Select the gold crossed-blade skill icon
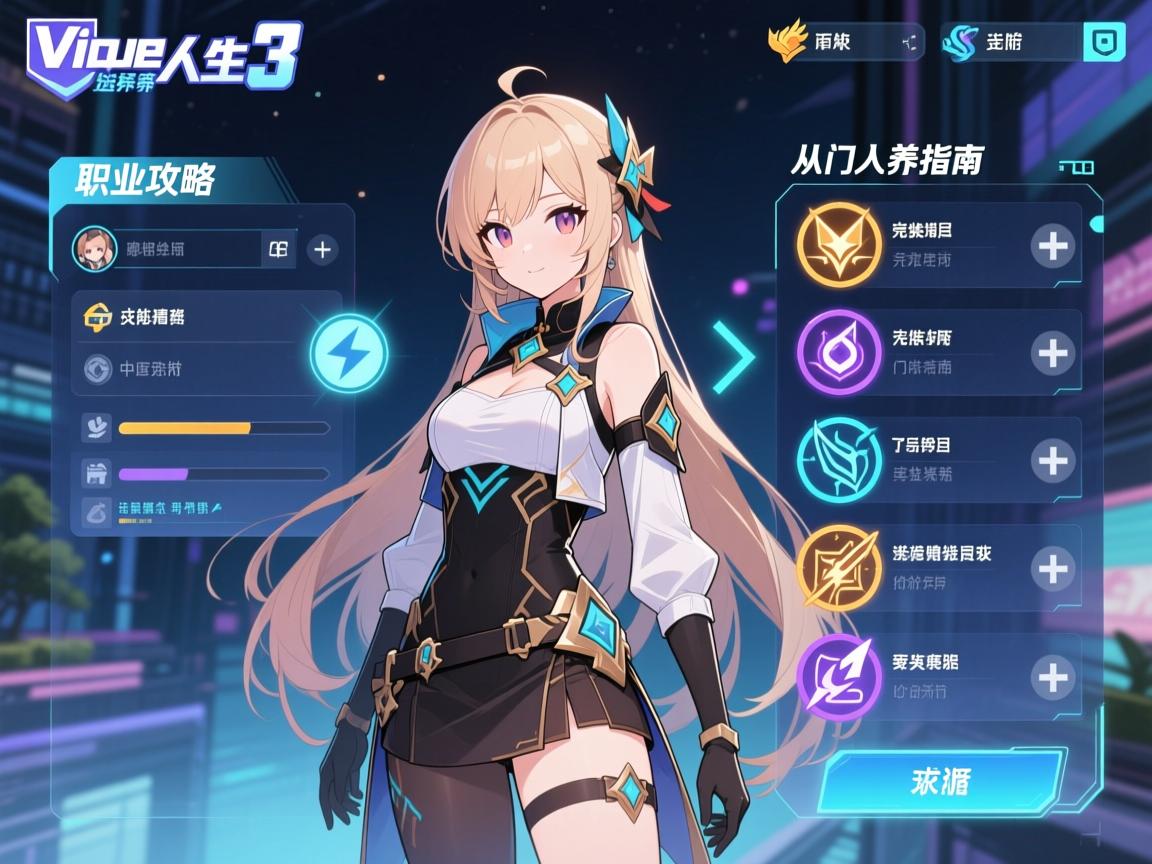1152x864 pixels. [x=839, y=568]
